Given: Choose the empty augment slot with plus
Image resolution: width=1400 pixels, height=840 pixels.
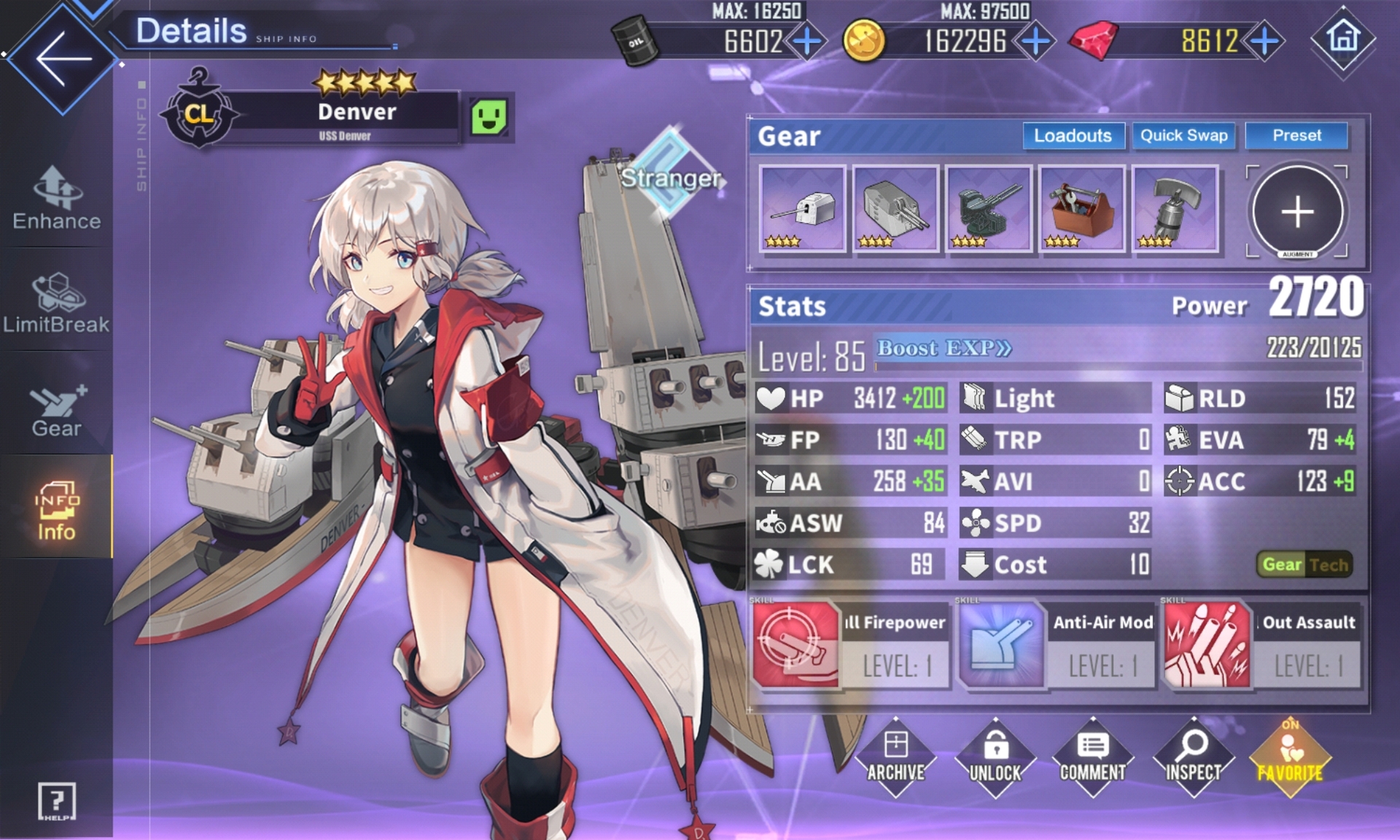Looking at the screenshot, I should point(1297,211).
